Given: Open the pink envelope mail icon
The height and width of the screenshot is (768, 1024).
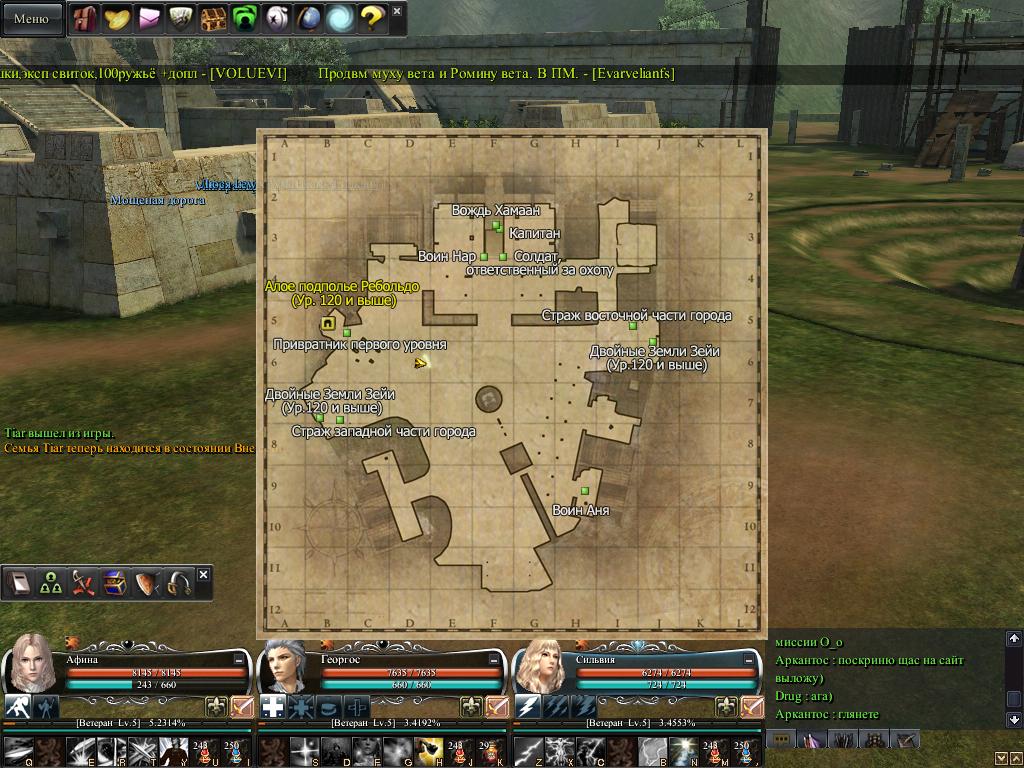Looking at the screenshot, I should 150,18.
